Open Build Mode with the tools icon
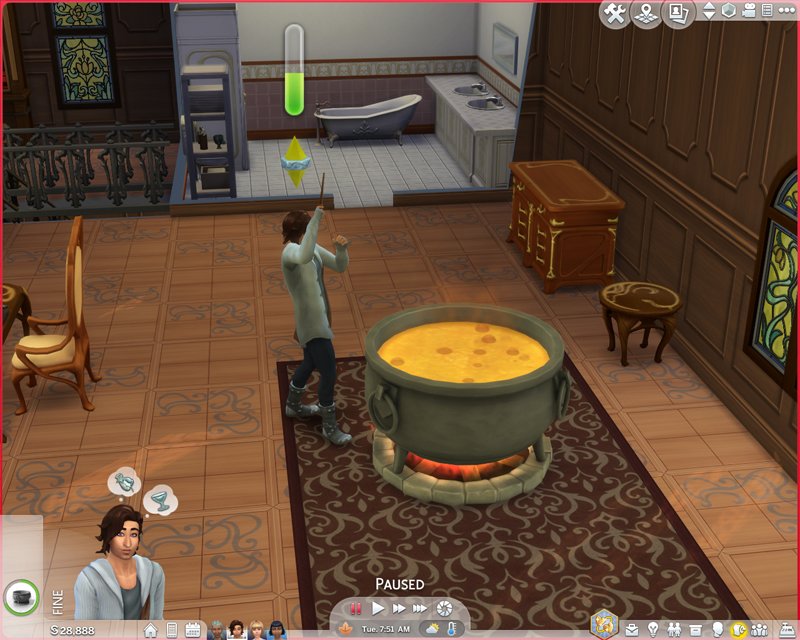Screen dimensions: 800x640 (x=615, y=14)
